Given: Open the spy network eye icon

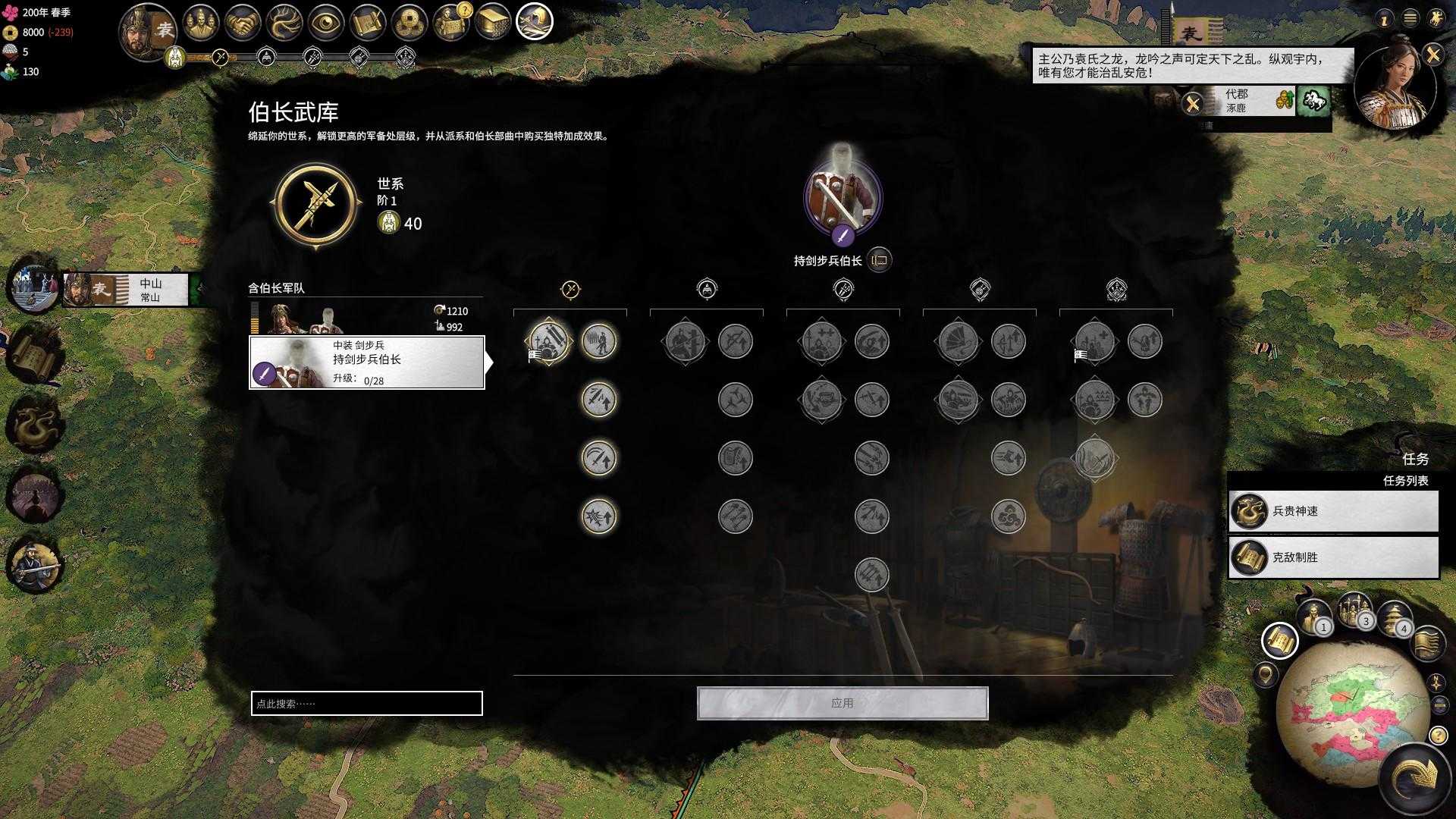Looking at the screenshot, I should point(326,23).
